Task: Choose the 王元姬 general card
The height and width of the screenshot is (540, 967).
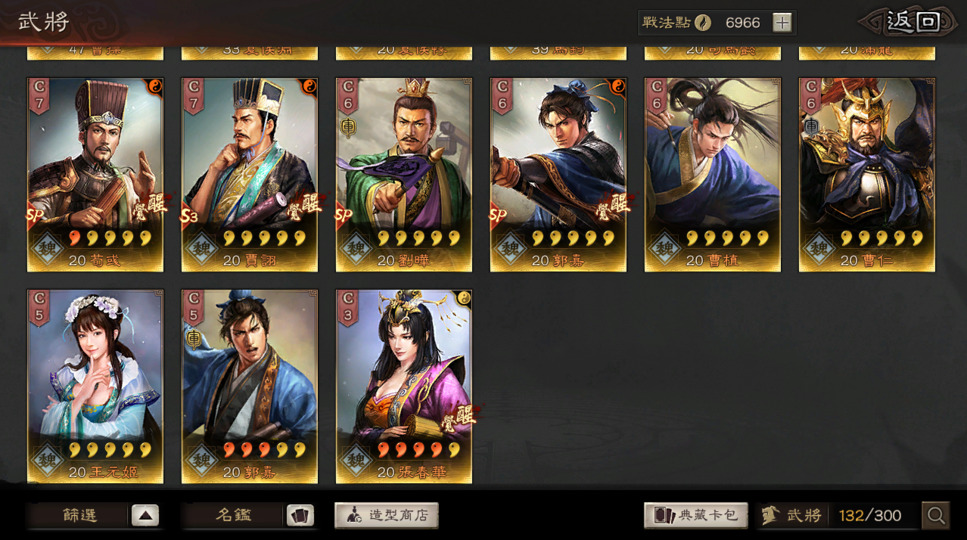Action: click(x=95, y=386)
